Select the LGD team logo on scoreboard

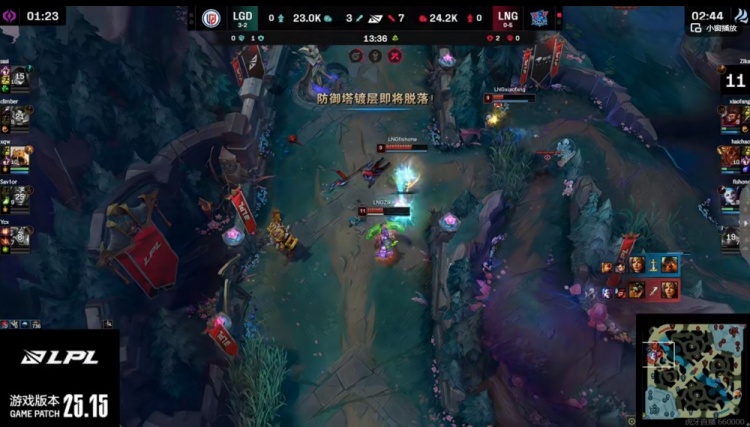point(211,17)
